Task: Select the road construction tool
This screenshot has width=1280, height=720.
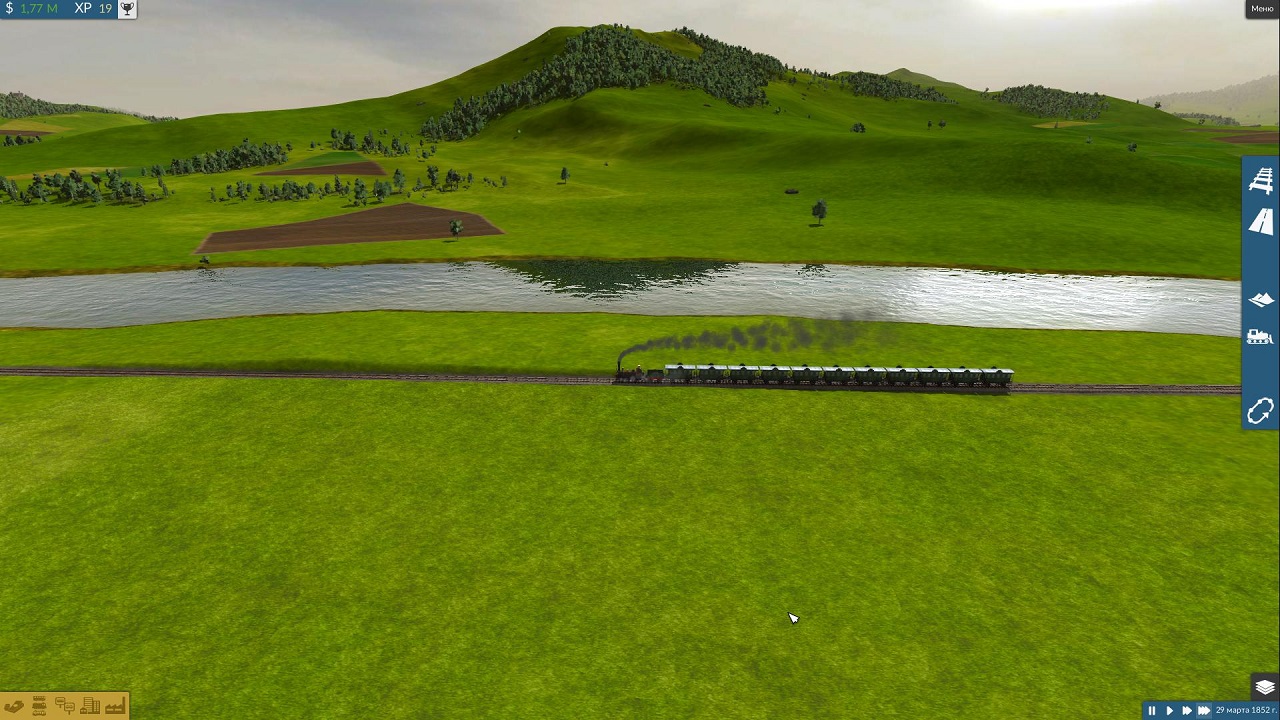Action: pos(1260,221)
